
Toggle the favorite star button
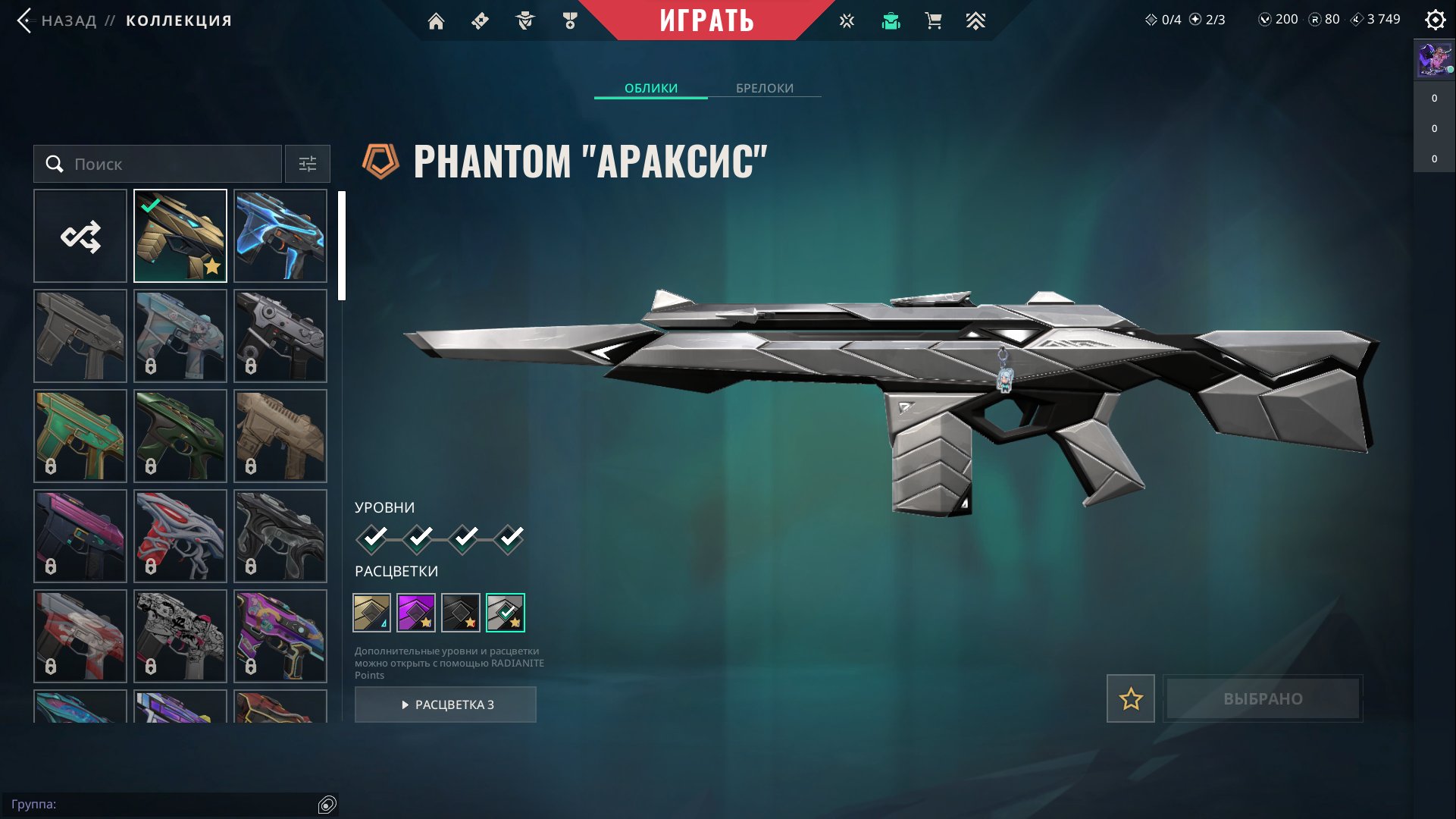(1130, 698)
